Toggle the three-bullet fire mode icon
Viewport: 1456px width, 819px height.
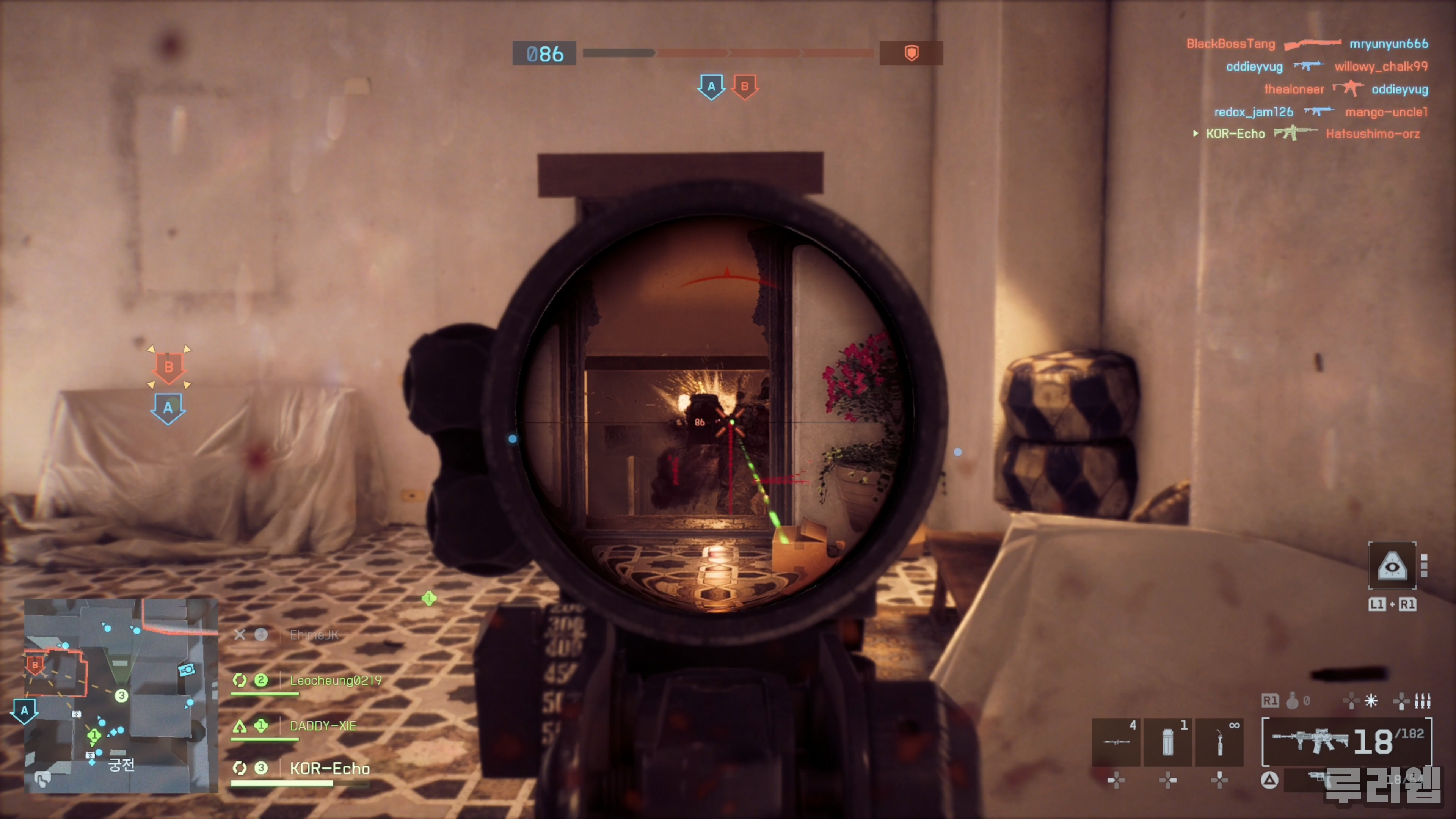coord(1422,701)
